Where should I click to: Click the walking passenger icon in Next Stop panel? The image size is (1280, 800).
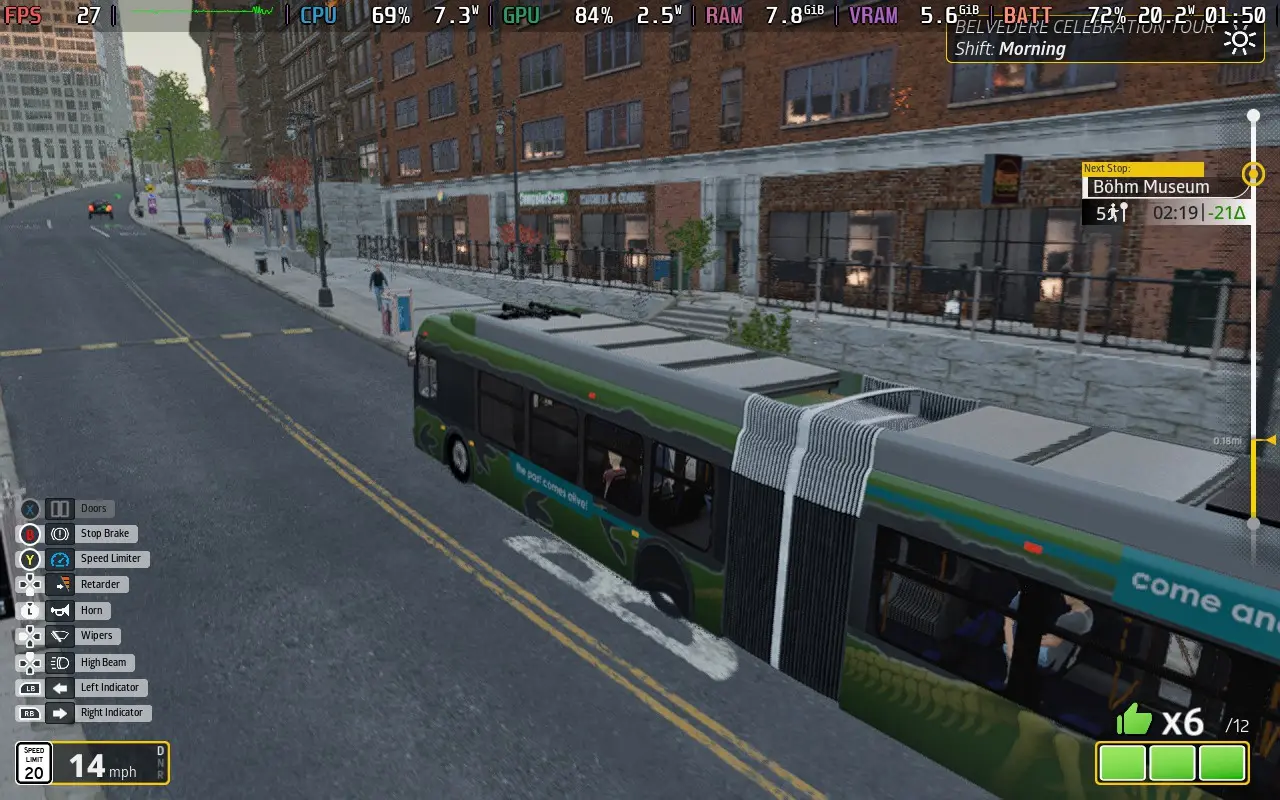tap(1113, 212)
